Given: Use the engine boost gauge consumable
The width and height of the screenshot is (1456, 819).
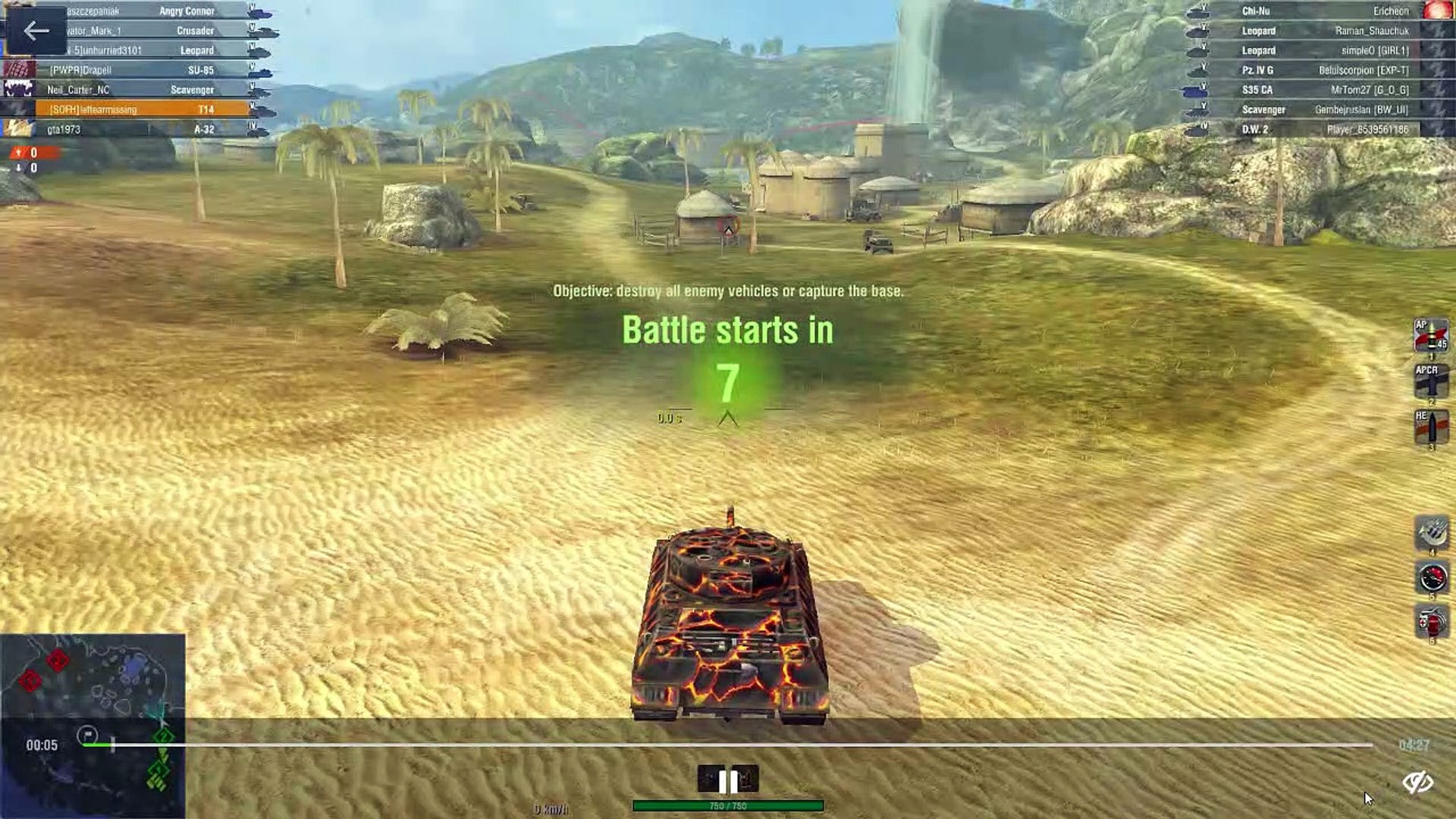Looking at the screenshot, I should tap(1432, 579).
